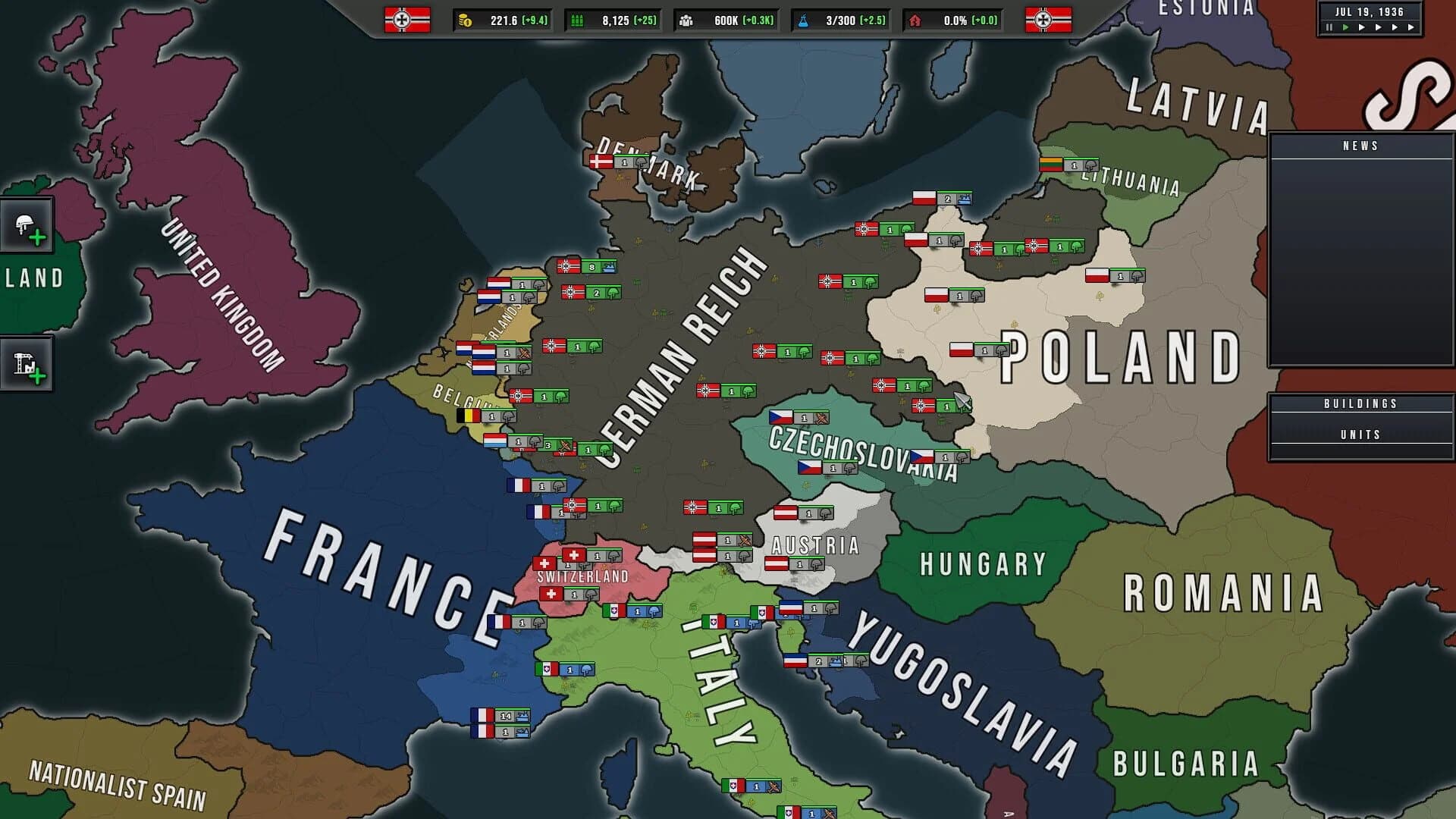Viewport: 1456px width, 819px height.
Task: Select the UNITS tab on the right
Action: 1361,434
